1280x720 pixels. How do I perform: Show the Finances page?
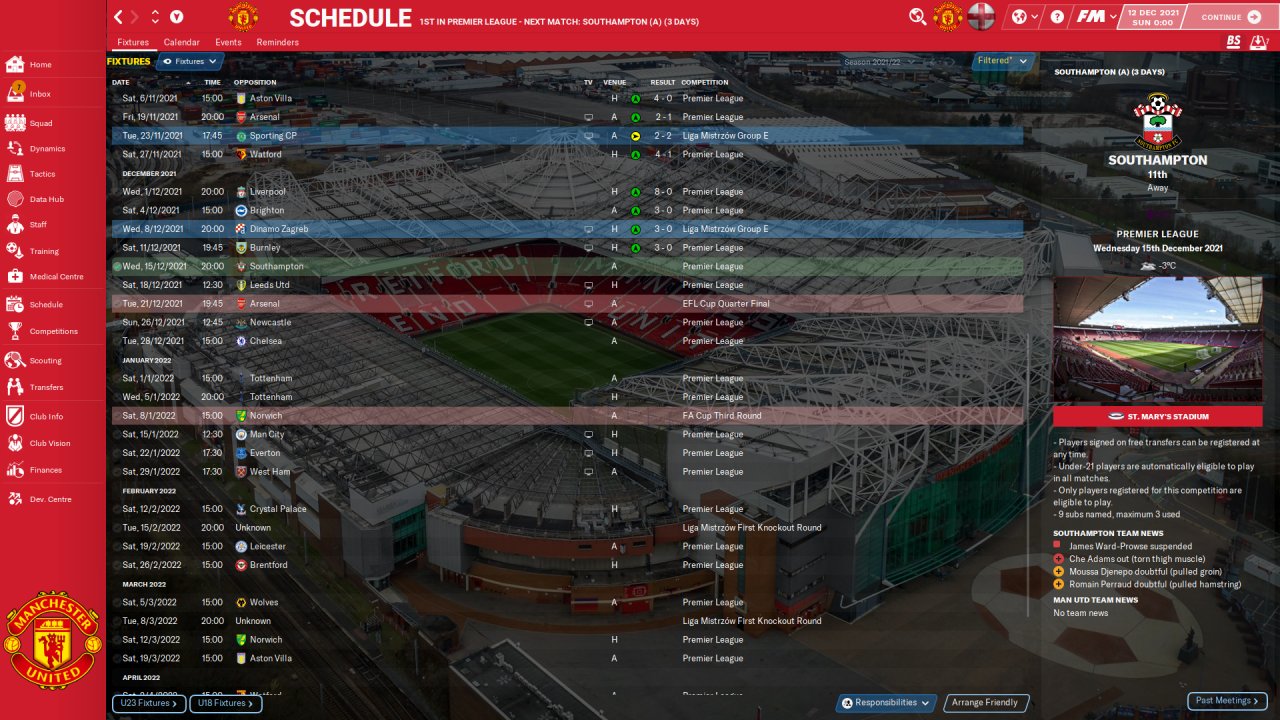(45, 470)
